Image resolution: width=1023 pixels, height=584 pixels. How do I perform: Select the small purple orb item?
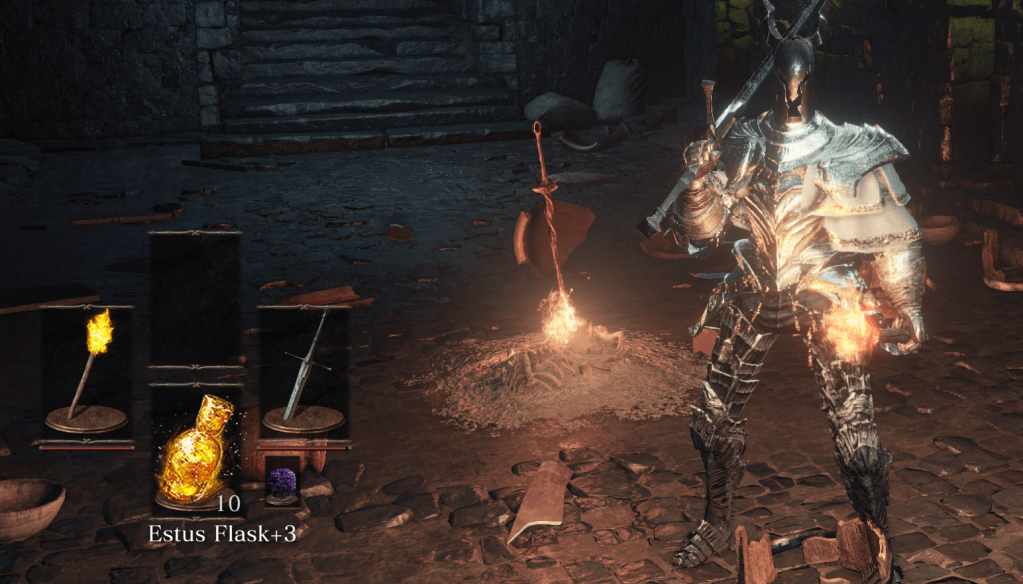coord(281,482)
